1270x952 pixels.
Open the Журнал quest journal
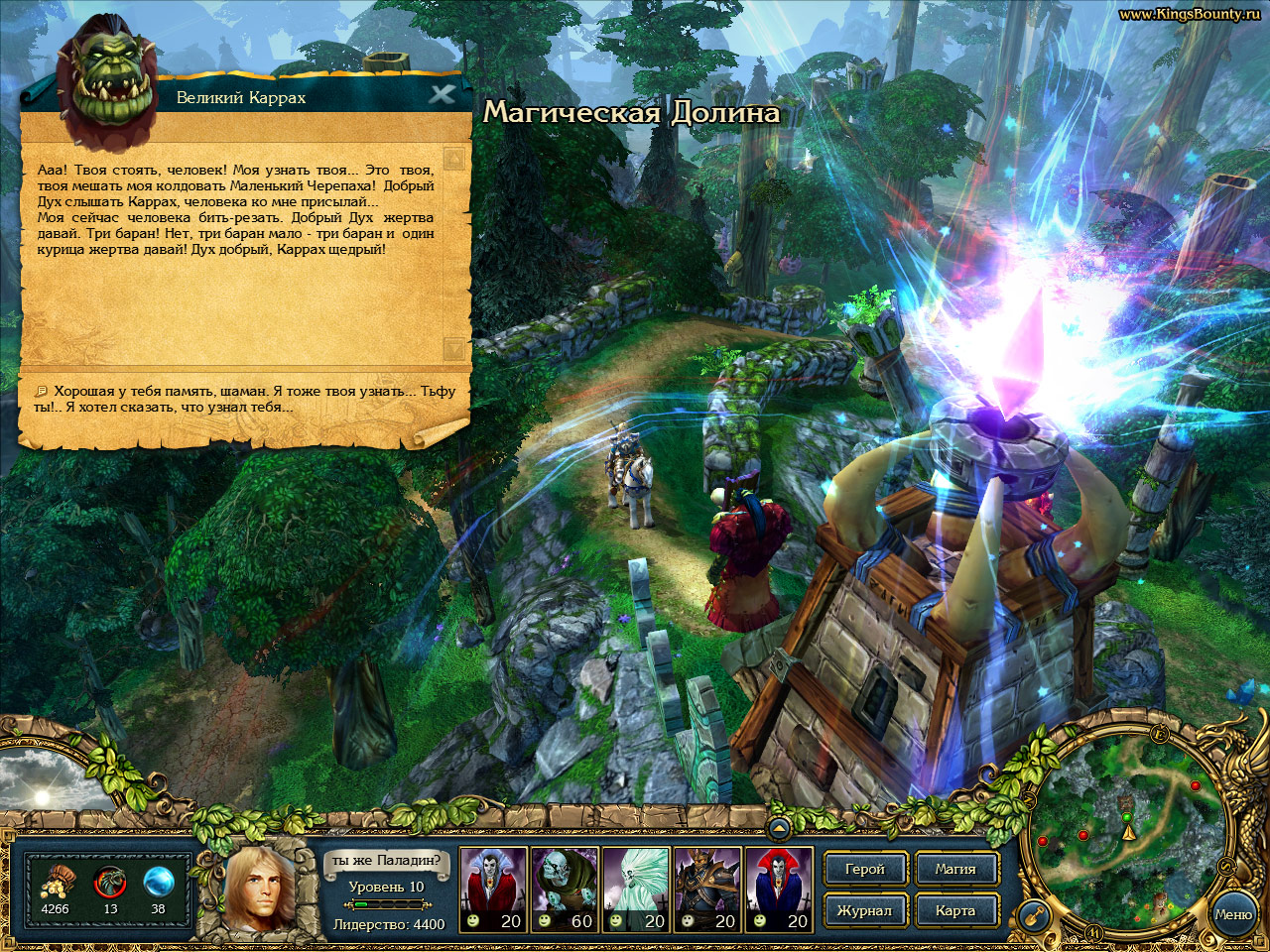(x=864, y=910)
